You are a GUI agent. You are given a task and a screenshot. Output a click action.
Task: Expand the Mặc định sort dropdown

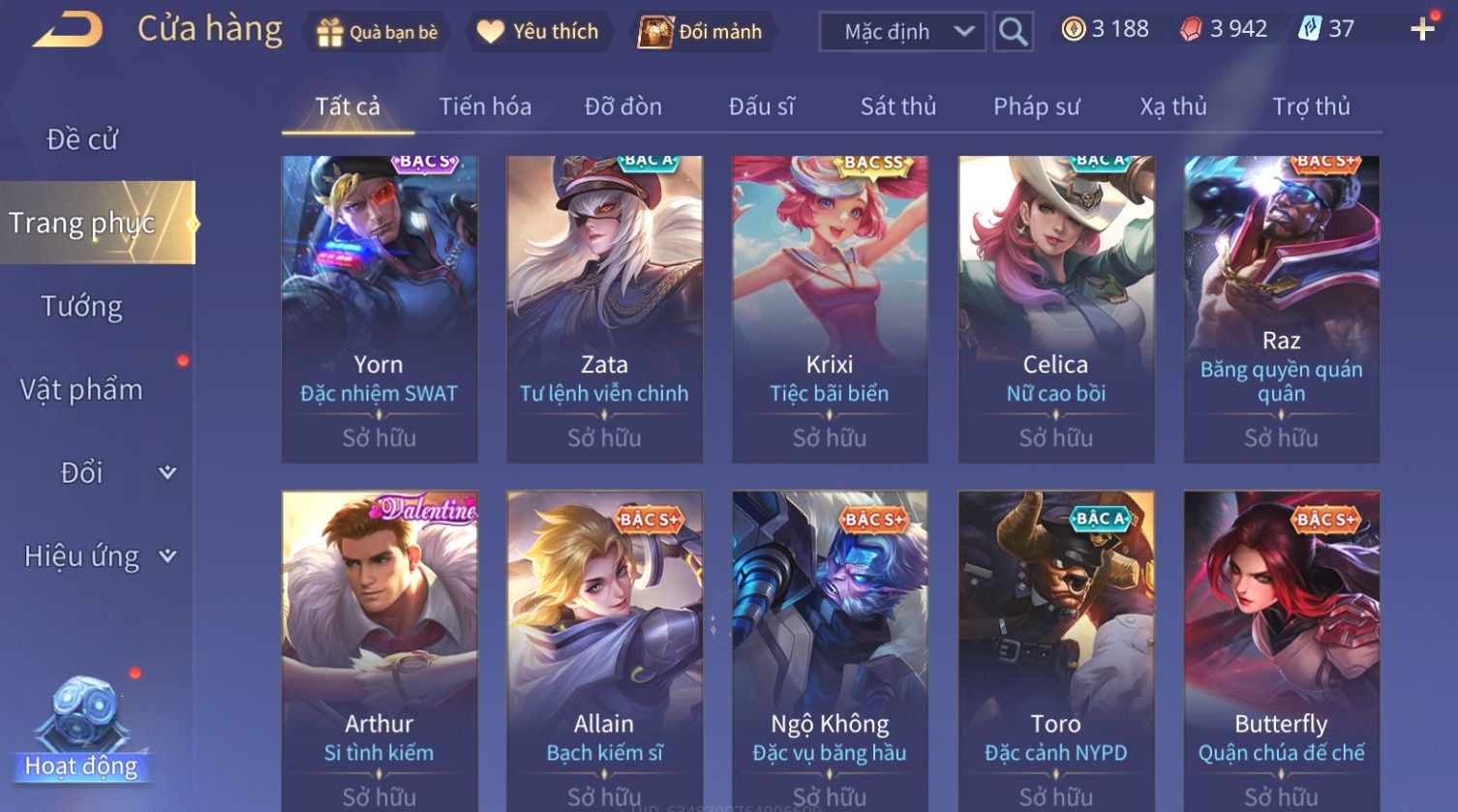pyautogui.click(x=901, y=32)
